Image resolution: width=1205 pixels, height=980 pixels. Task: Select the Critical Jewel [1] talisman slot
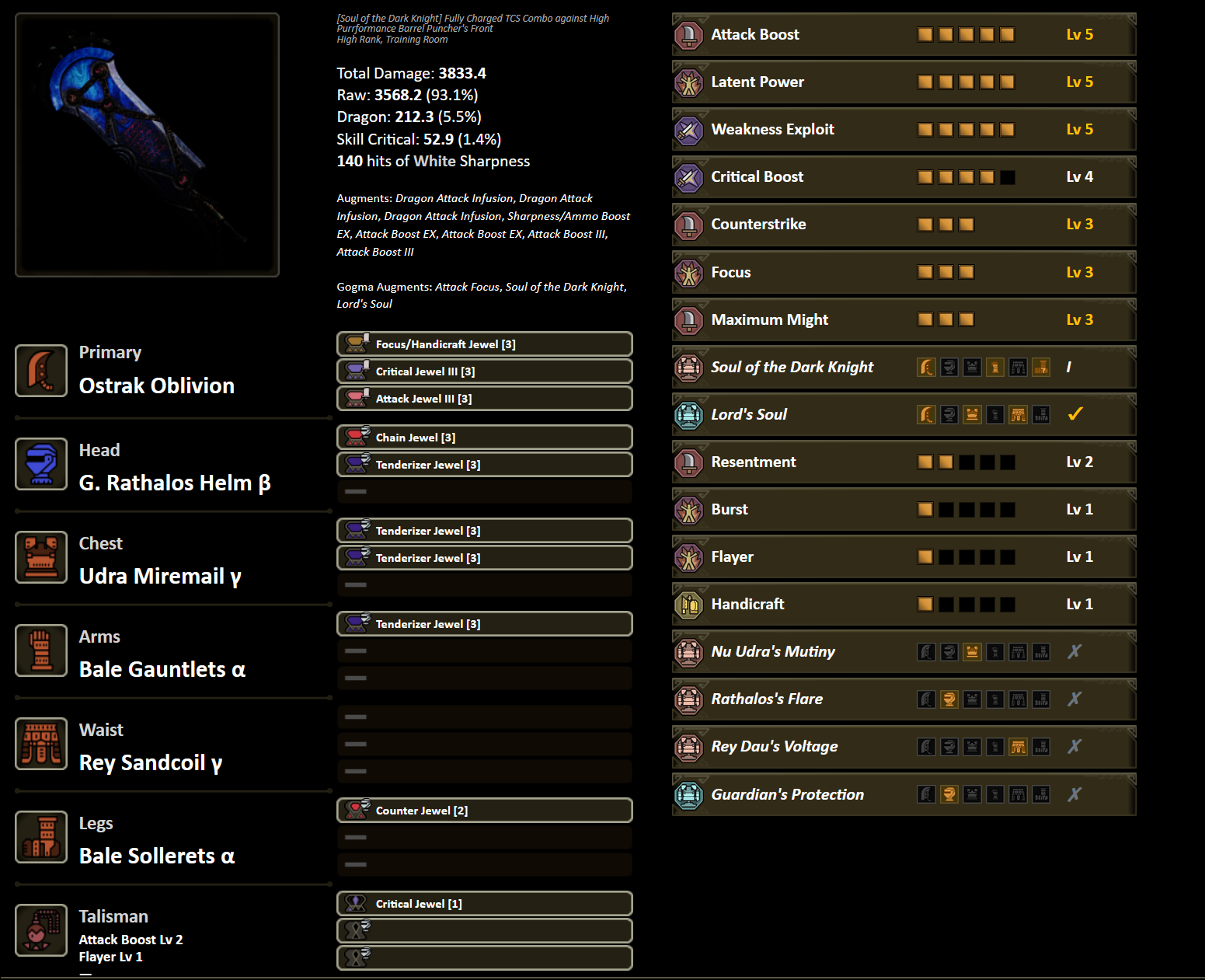coord(484,904)
